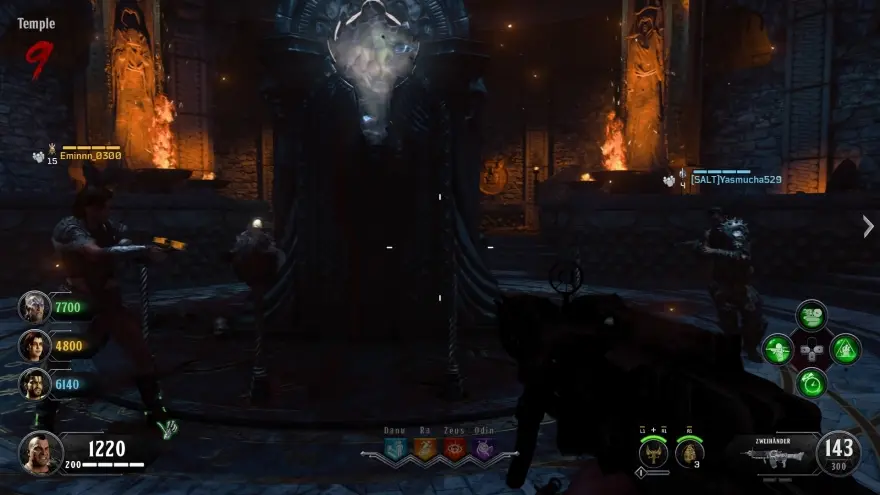Click the [SALT]Yasmucha529 player nameplate
The image size is (880, 495).
click(736, 180)
